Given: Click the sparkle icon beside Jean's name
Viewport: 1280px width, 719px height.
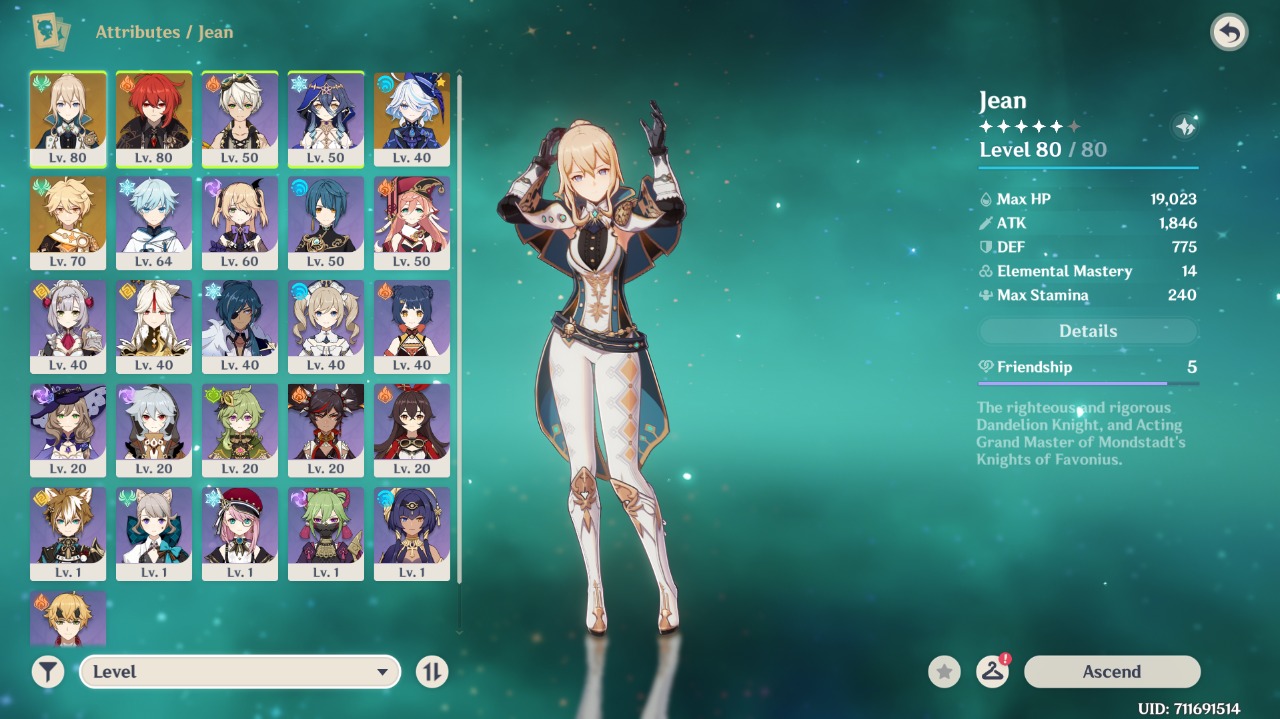Looking at the screenshot, I should (x=1185, y=127).
